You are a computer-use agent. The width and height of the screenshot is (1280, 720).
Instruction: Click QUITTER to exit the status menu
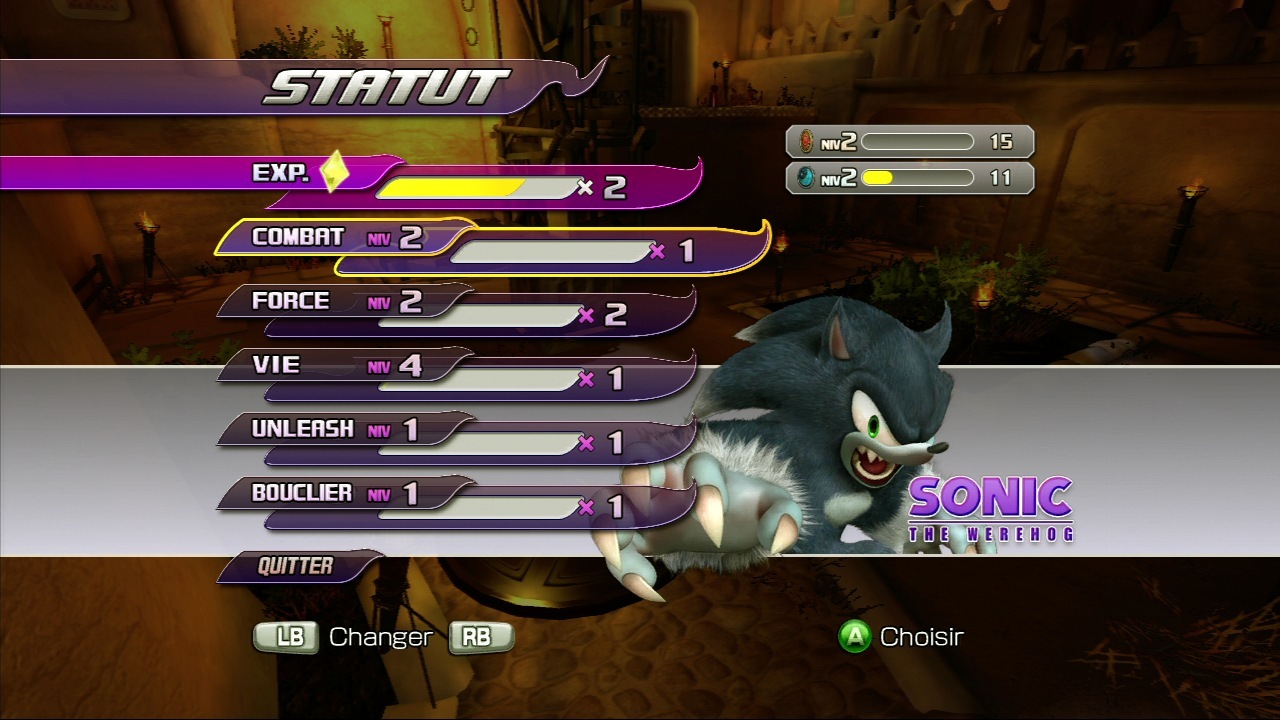pos(297,566)
